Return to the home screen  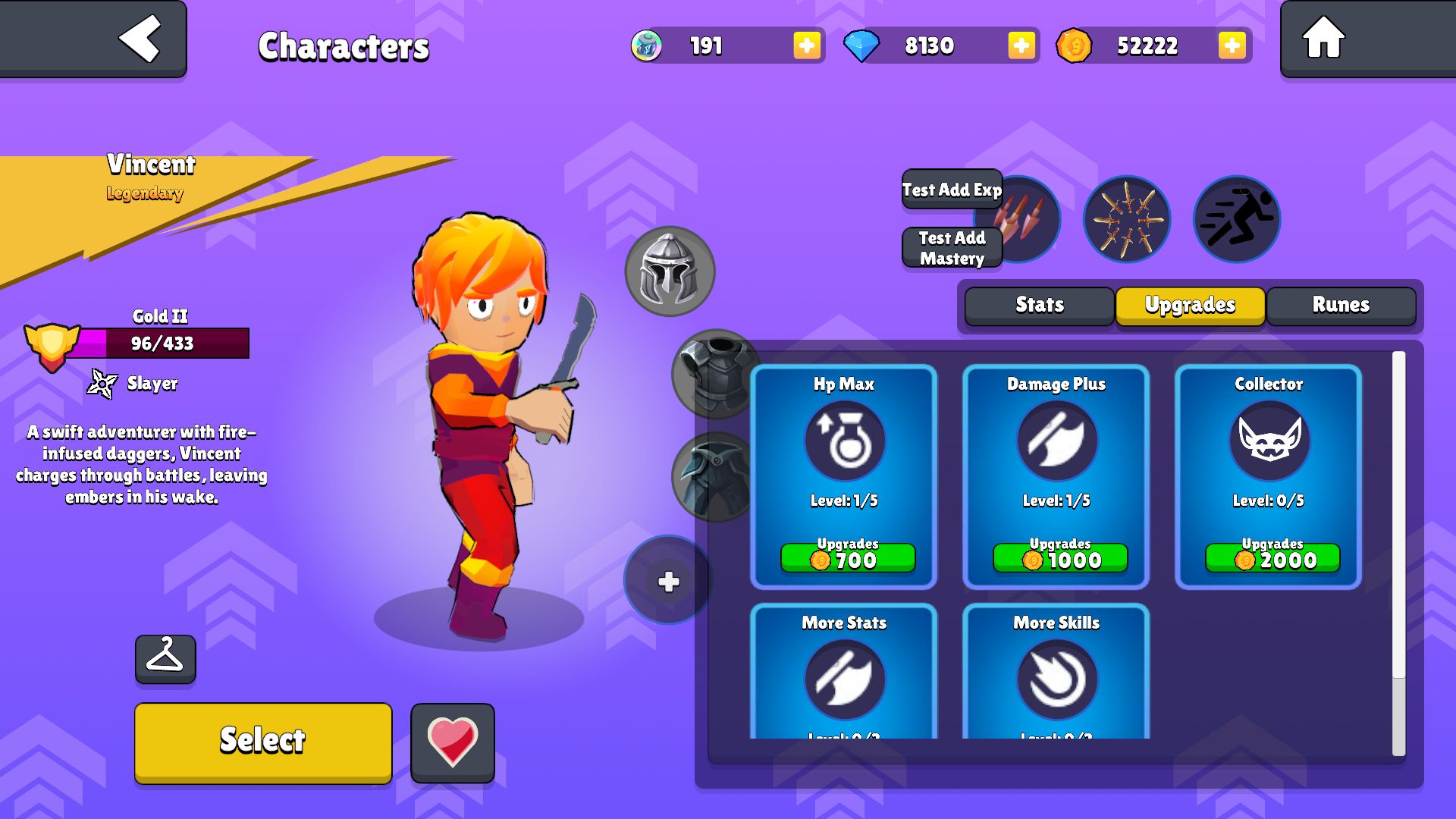pos(1323,38)
